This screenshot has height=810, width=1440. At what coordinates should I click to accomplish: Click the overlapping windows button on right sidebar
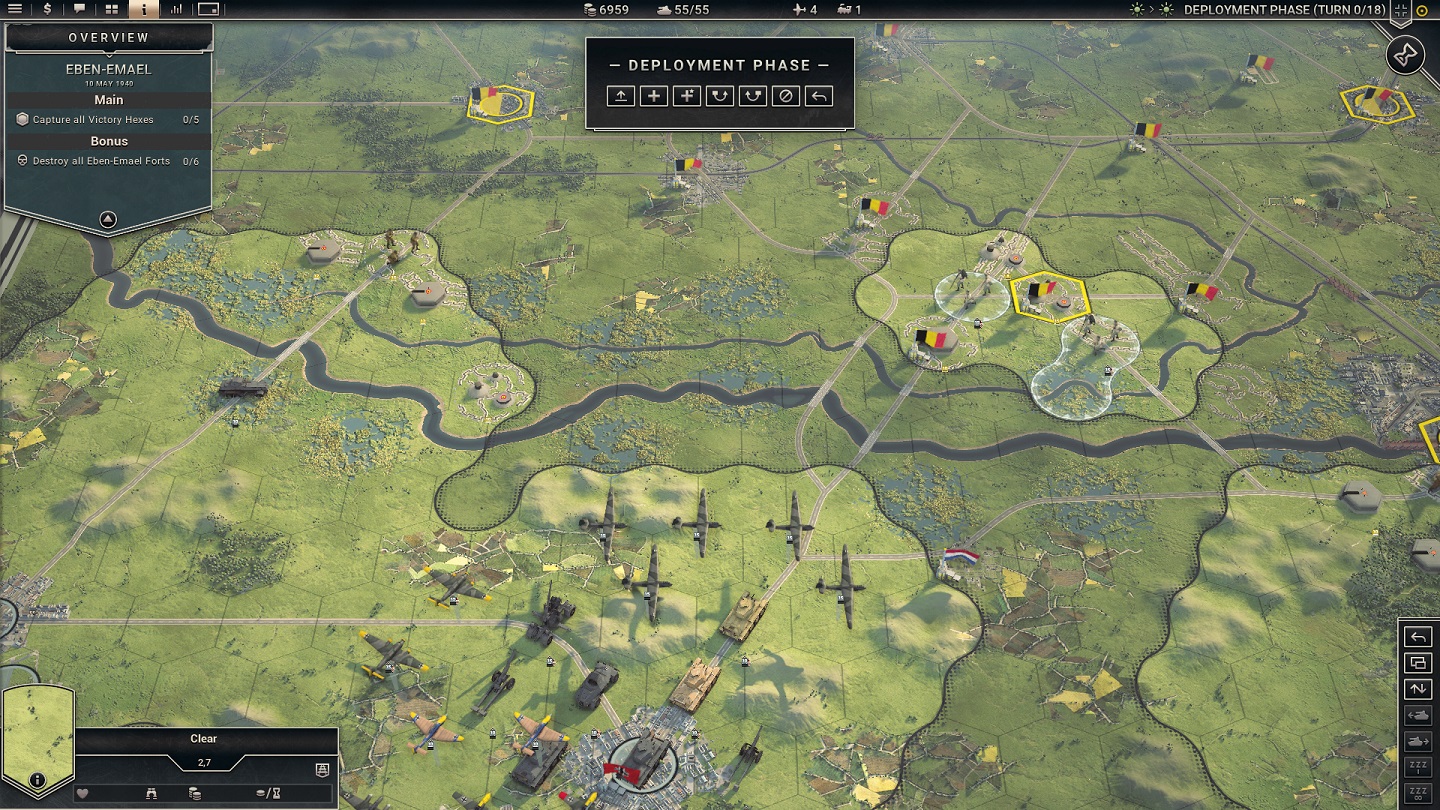1418,663
